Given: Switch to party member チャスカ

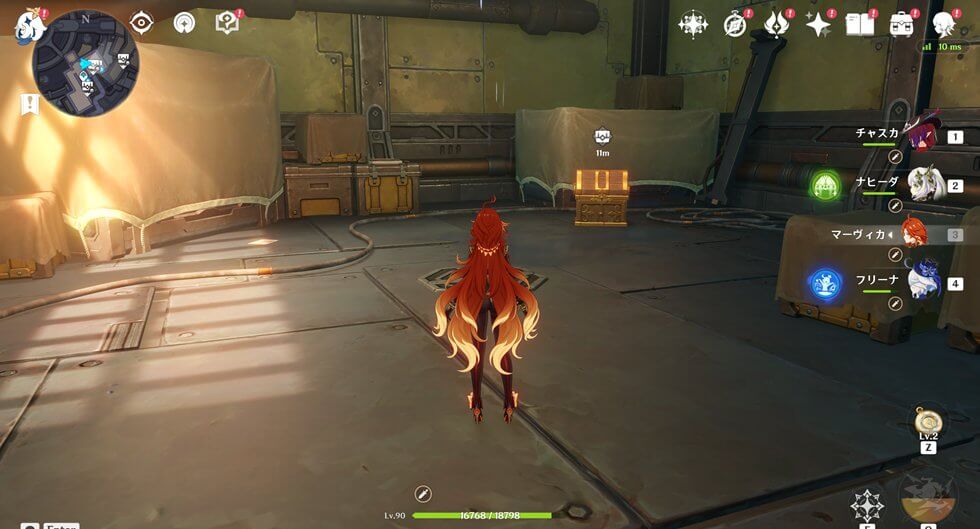Looking at the screenshot, I should (920, 135).
